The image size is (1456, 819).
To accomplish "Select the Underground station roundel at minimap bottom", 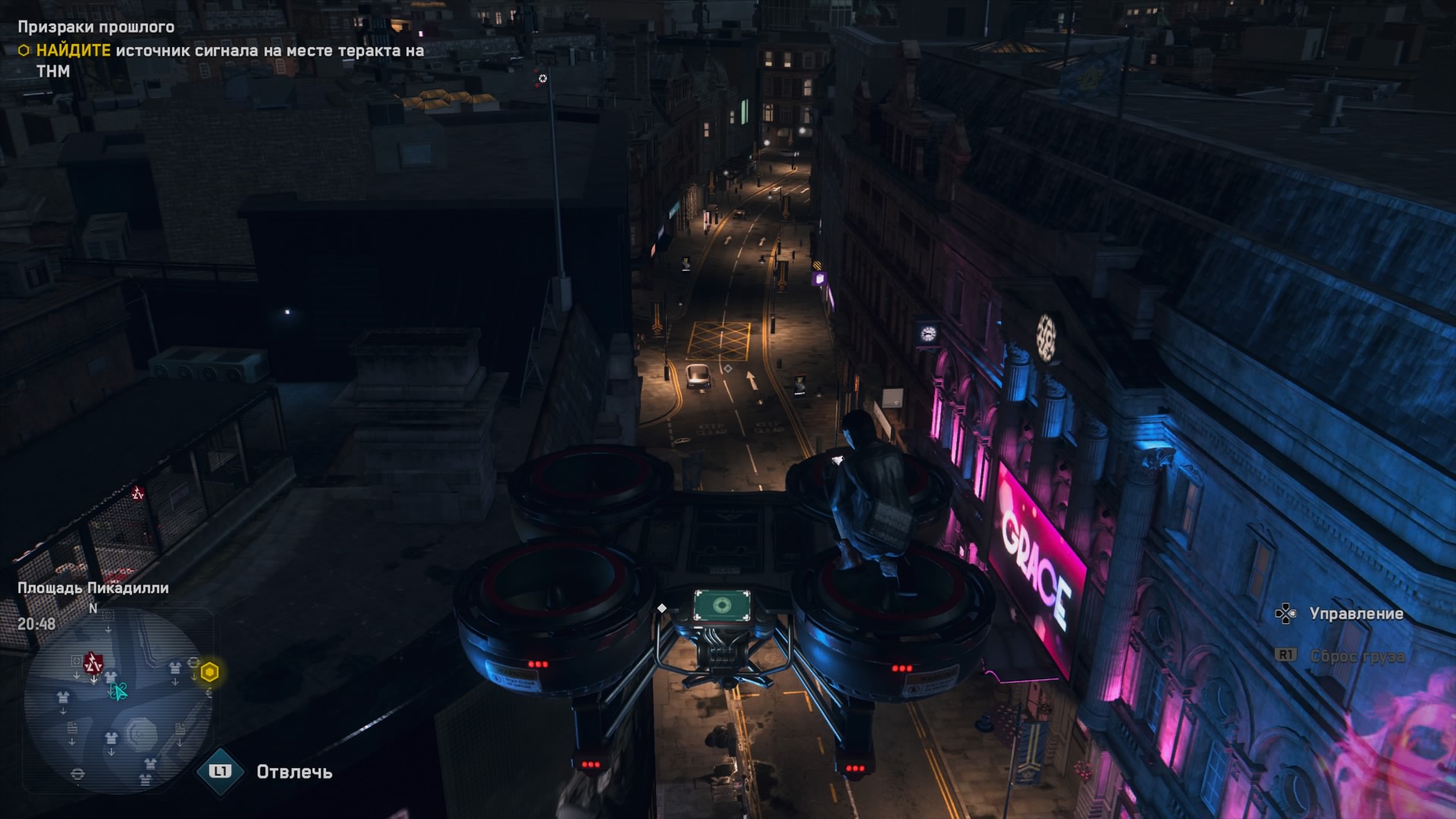I will click(77, 774).
